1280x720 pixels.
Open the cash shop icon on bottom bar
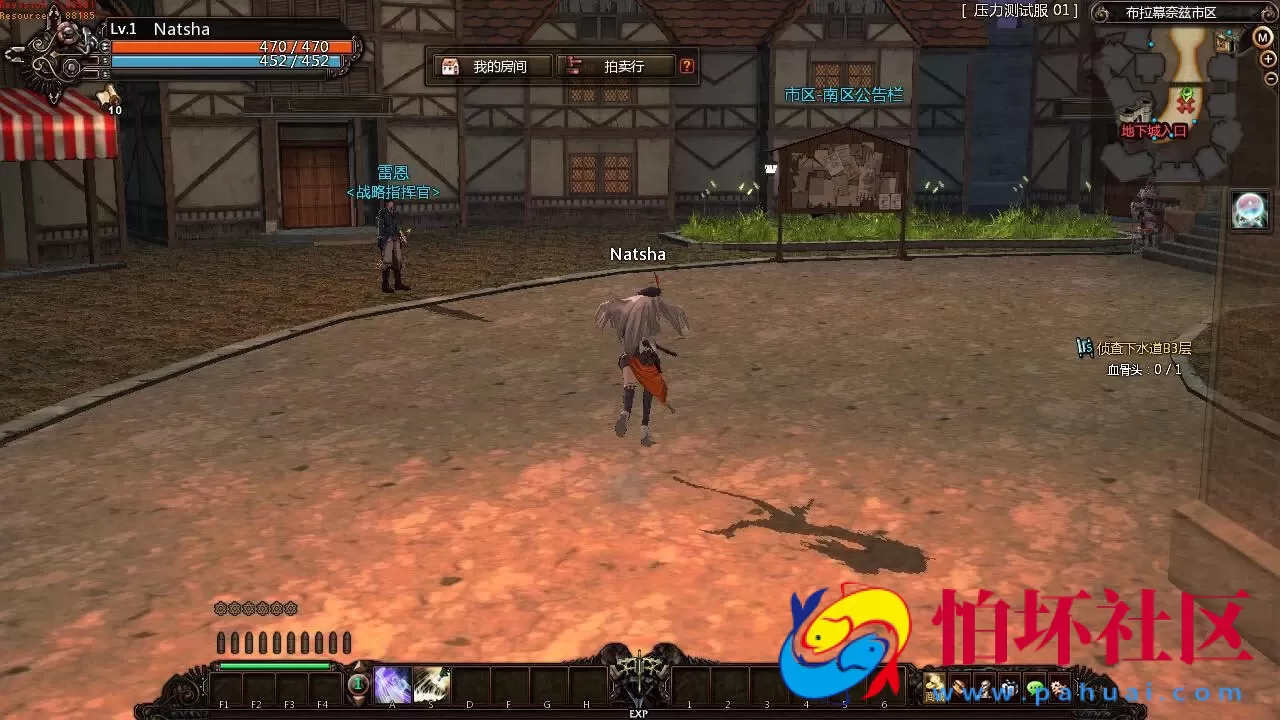(934, 687)
